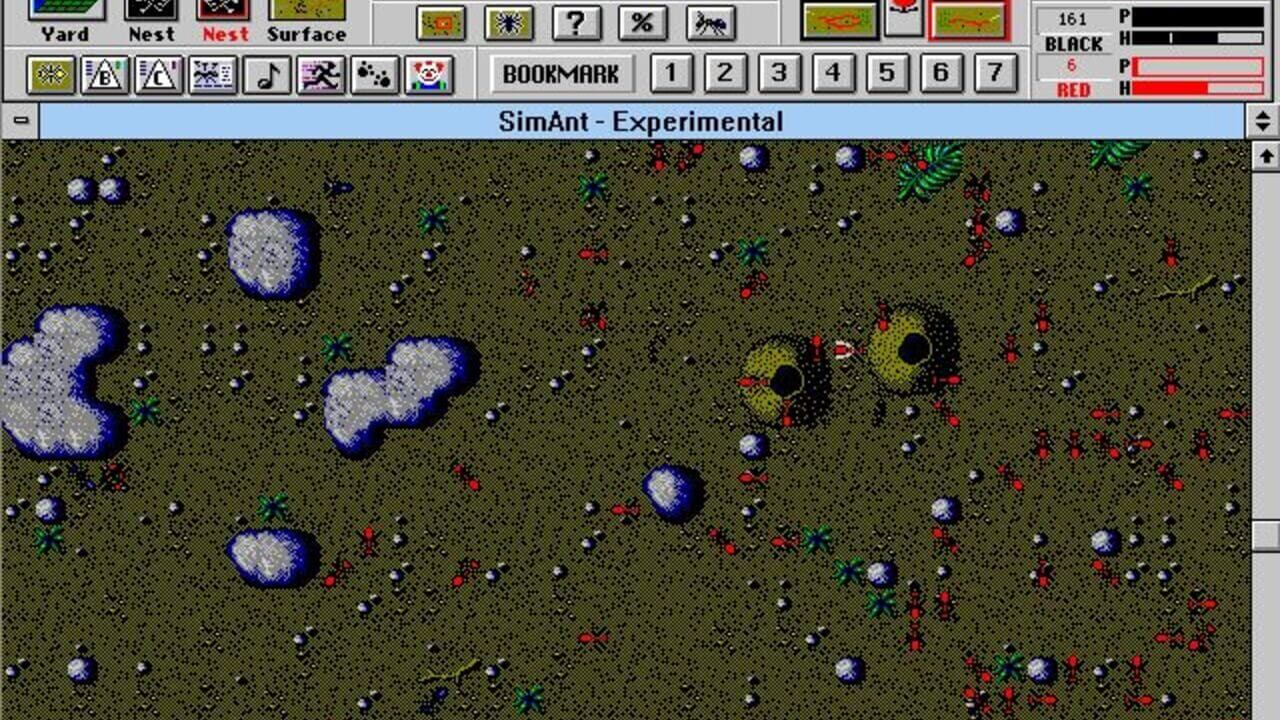Screen dimensions: 1280x720
Task: Activate the black ant icon button
Action: [x=711, y=22]
